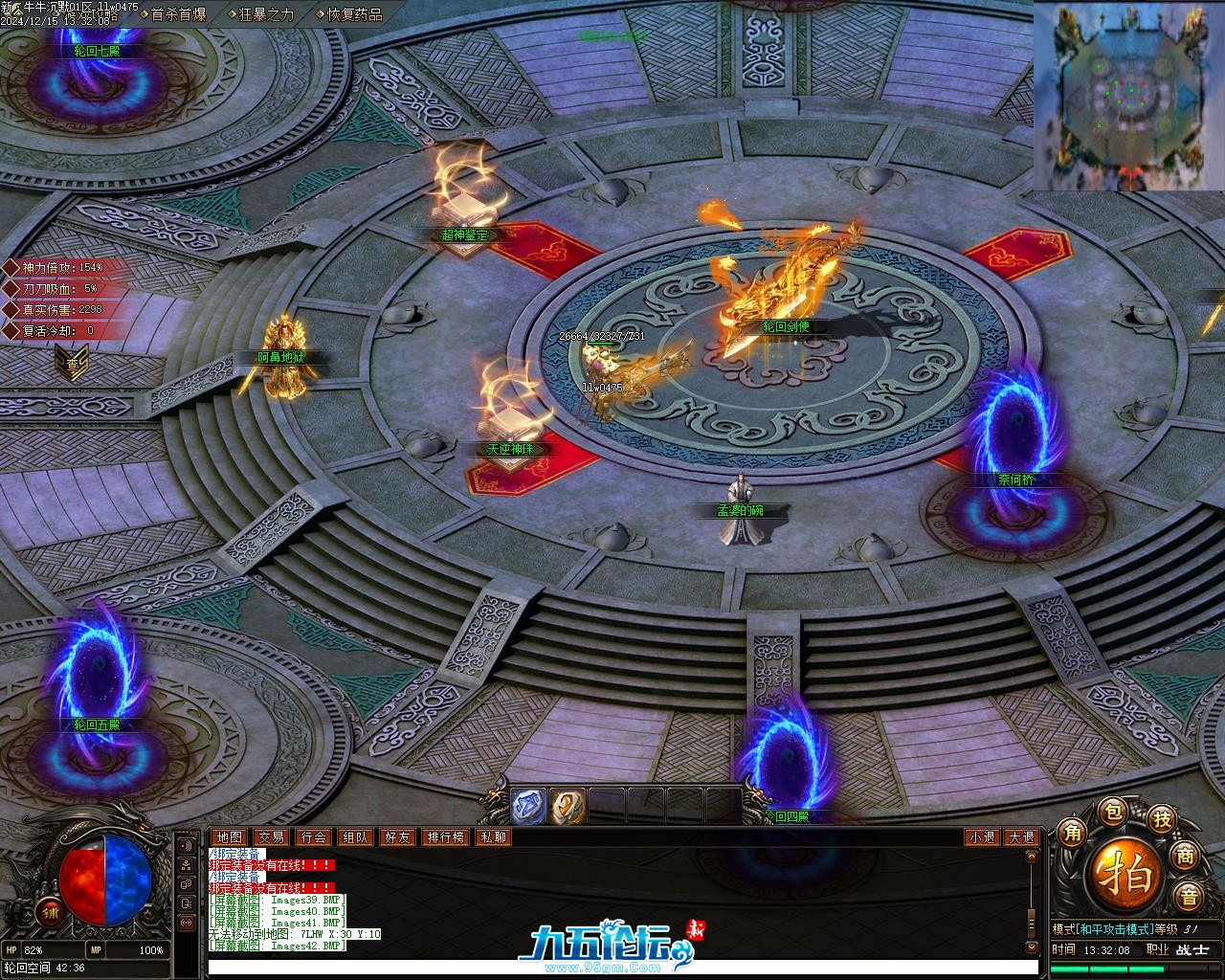The image size is (1225, 980).
Task: Open the 首杀首爆 top menu entry
Action: 178,14
